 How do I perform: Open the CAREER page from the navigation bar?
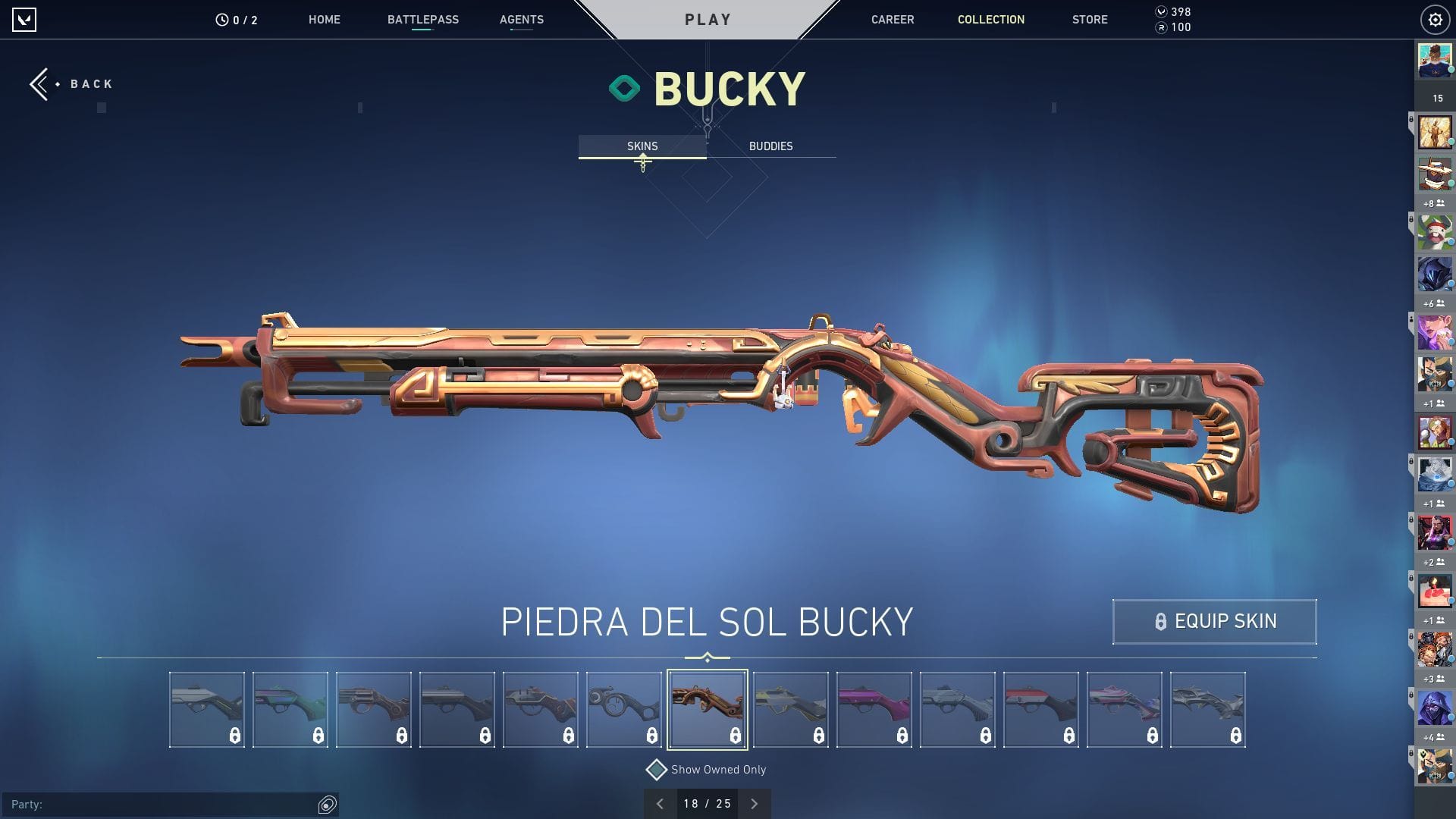pyautogui.click(x=893, y=20)
